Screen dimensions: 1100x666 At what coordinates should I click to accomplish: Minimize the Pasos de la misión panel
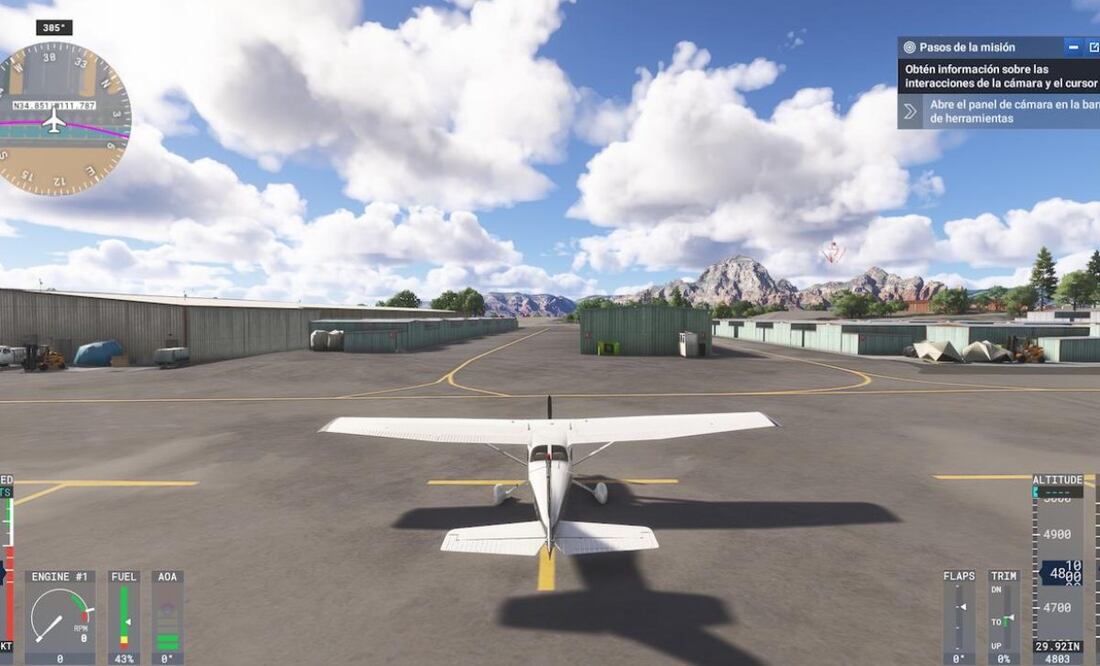tap(1073, 47)
